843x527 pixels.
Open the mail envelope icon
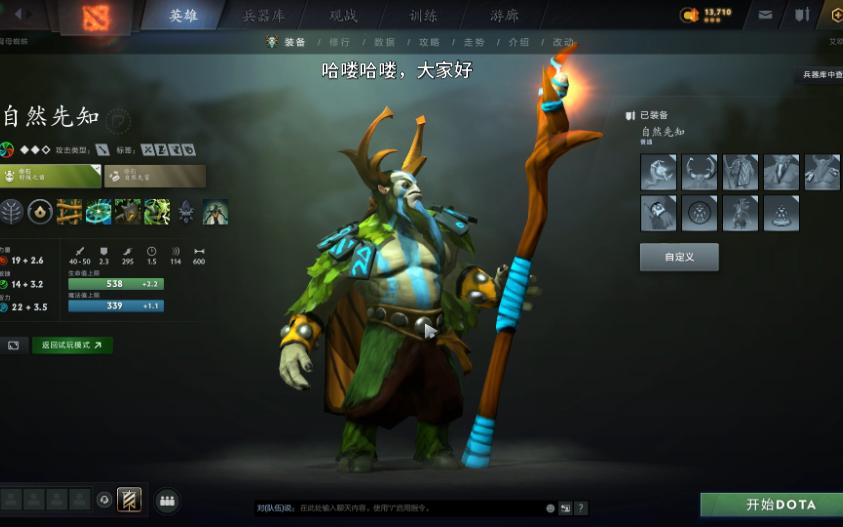pyautogui.click(x=765, y=15)
